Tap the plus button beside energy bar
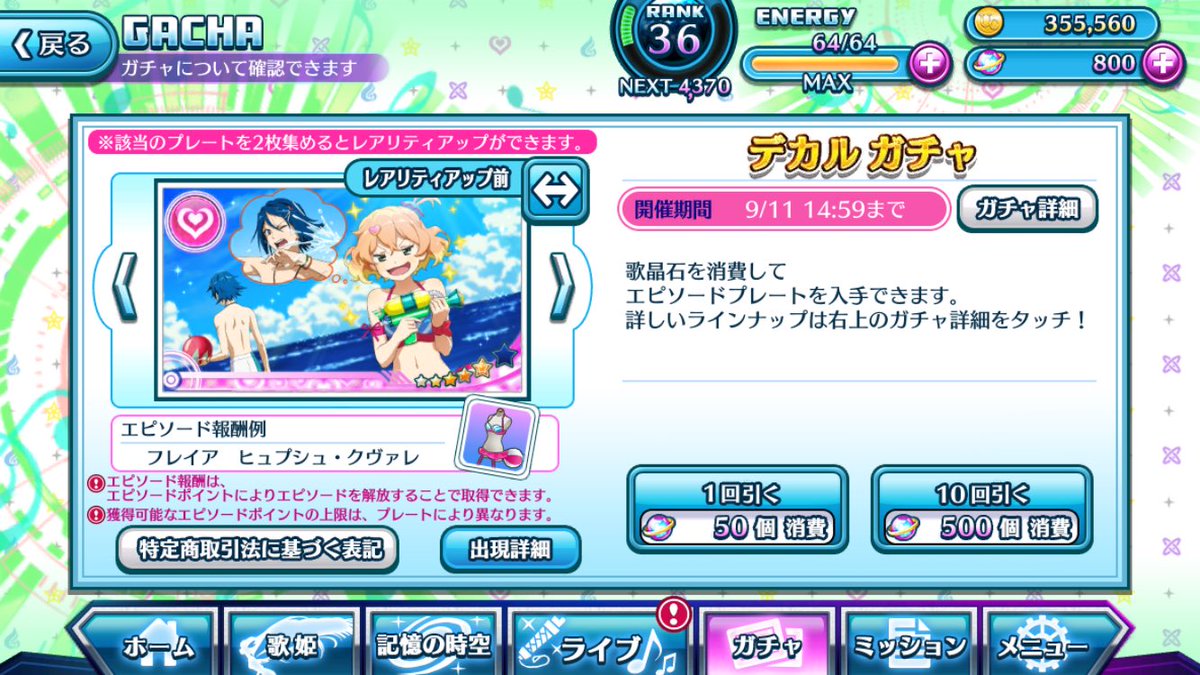Image resolution: width=1200 pixels, height=675 pixels. point(929,64)
